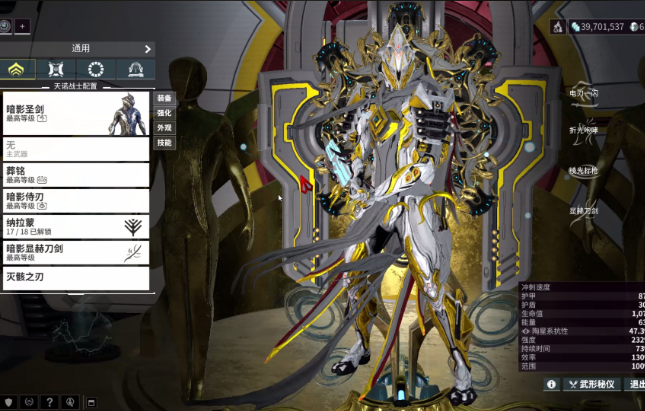Choose the 葬铭 weapon slot
The height and width of the screenshot is (411, 645).
click(76, 175)
